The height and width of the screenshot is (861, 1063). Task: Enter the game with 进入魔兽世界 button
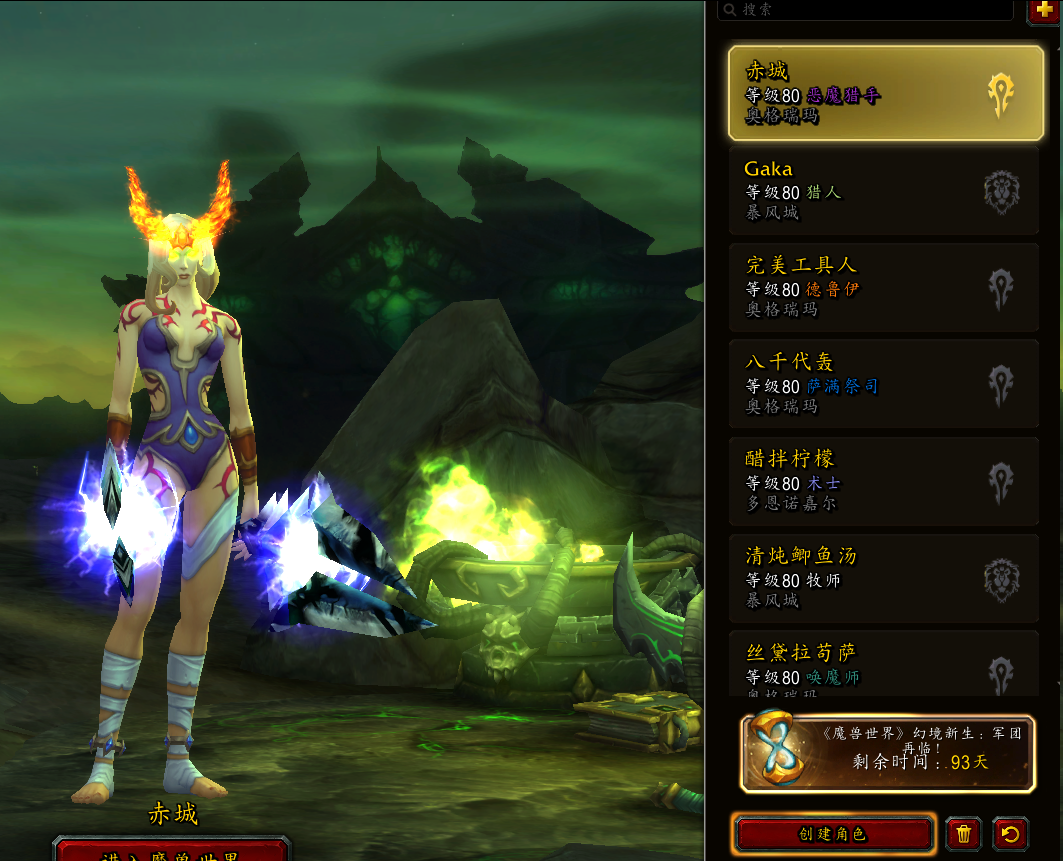[x=171, y=853]
